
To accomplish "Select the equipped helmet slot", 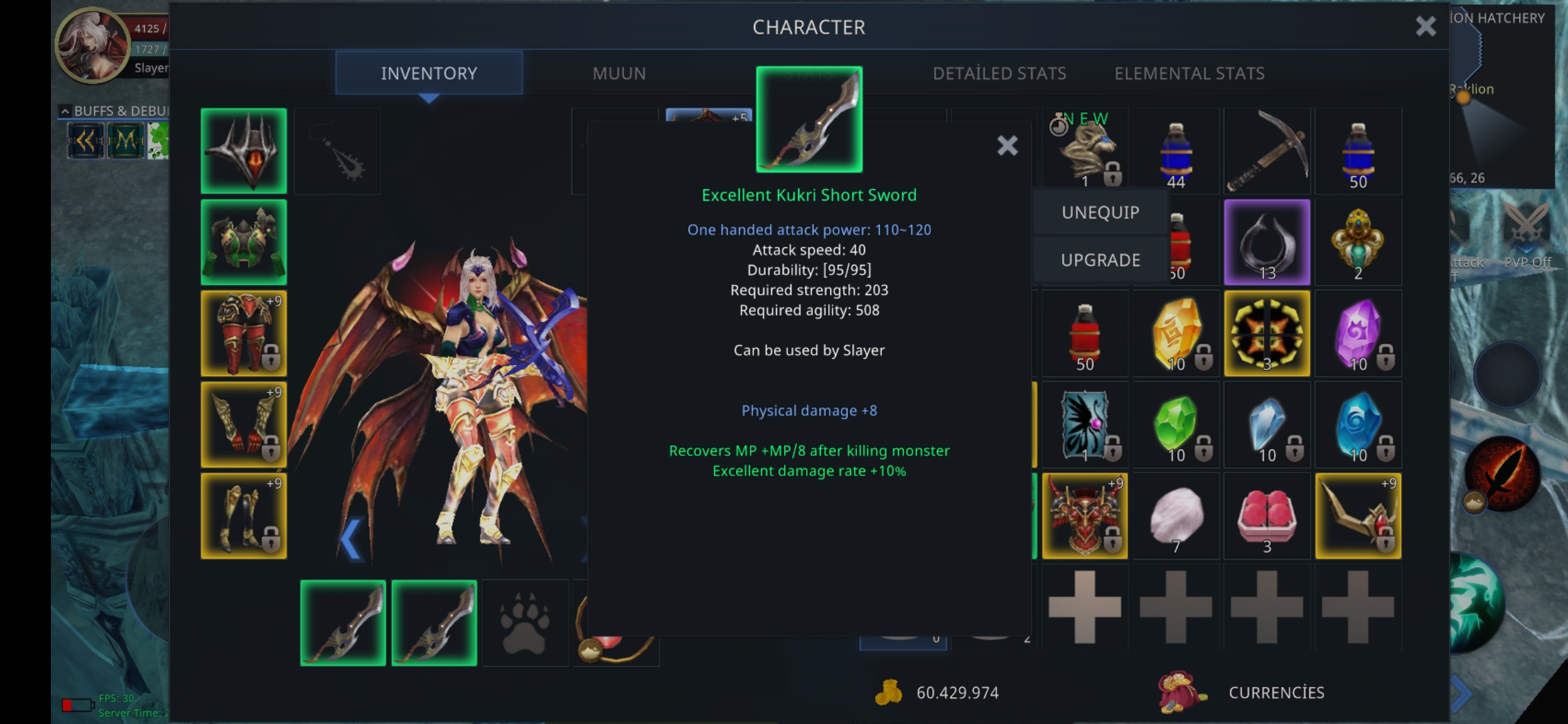I will point(244,151).
